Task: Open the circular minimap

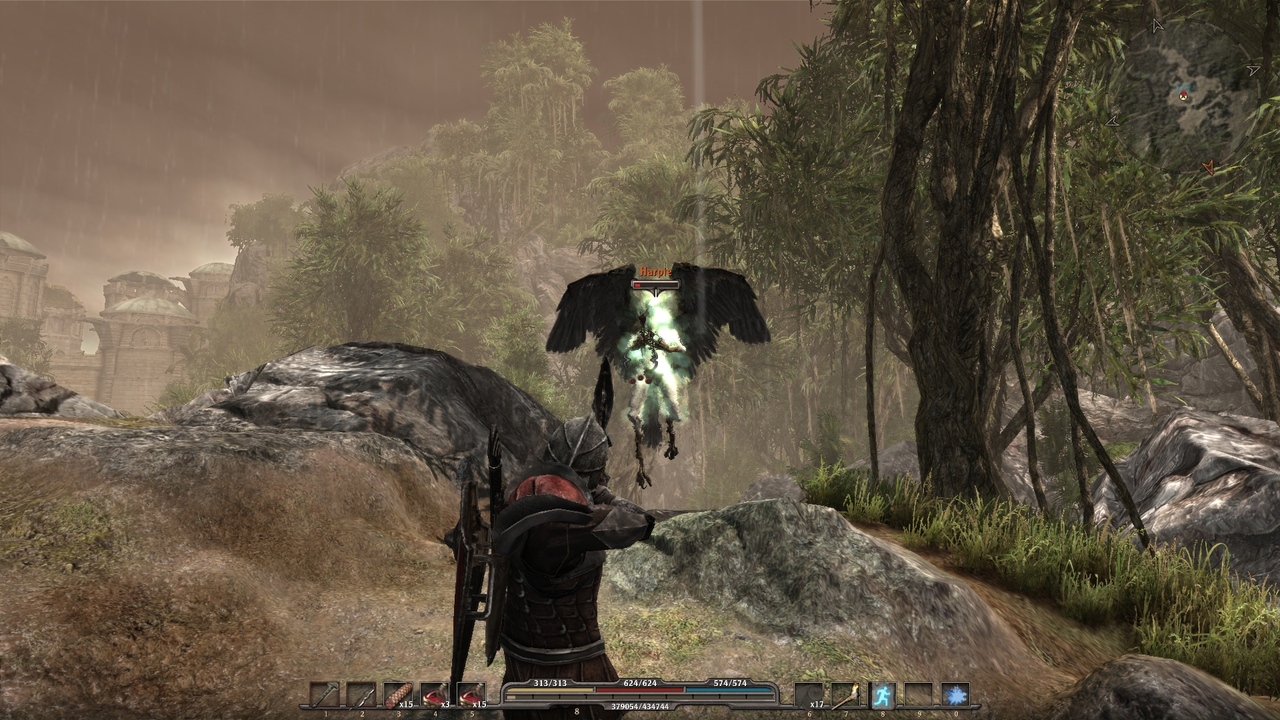Action: (x=1184, y=95)
